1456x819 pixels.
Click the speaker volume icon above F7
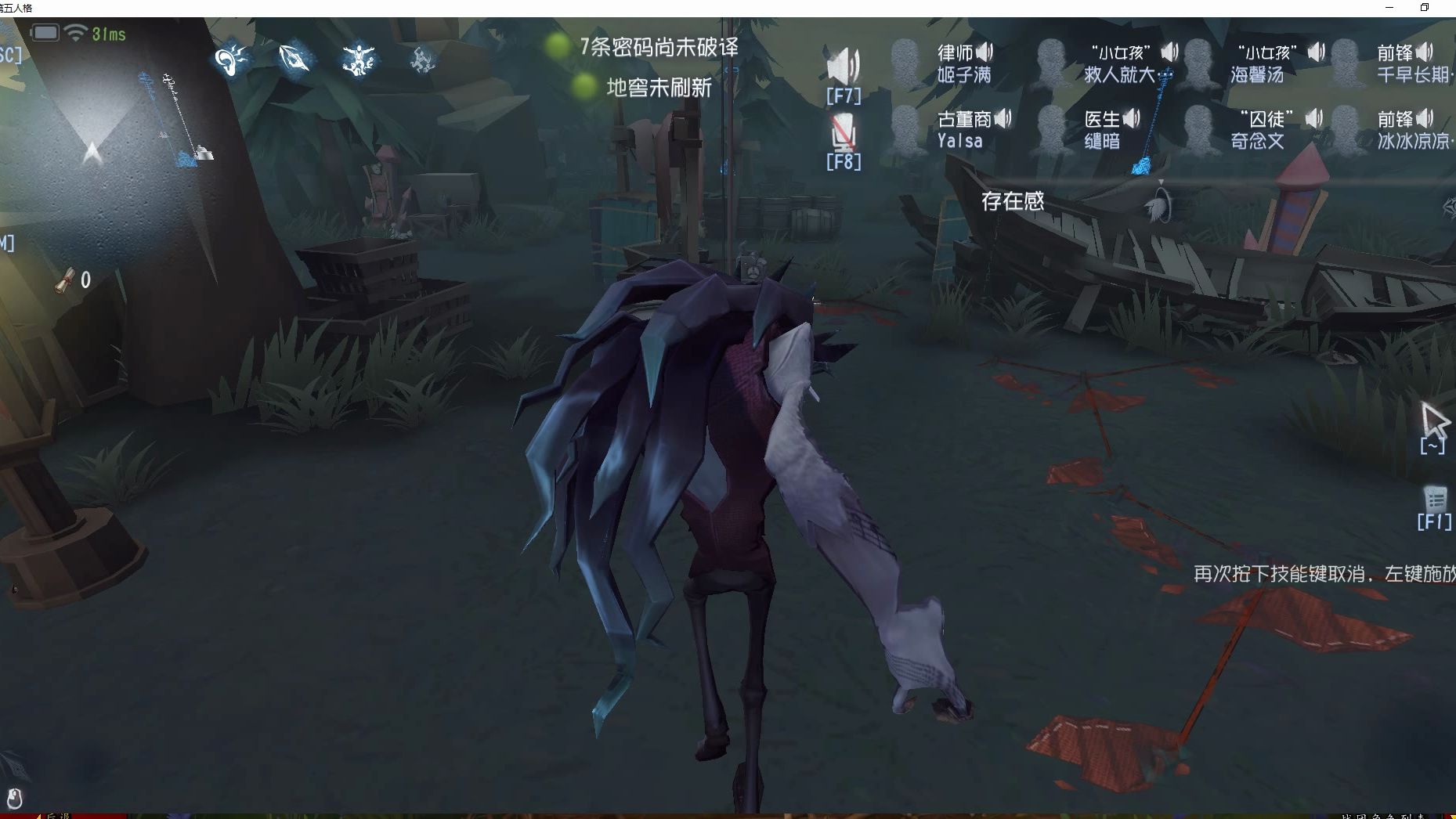tap(845, 65)
